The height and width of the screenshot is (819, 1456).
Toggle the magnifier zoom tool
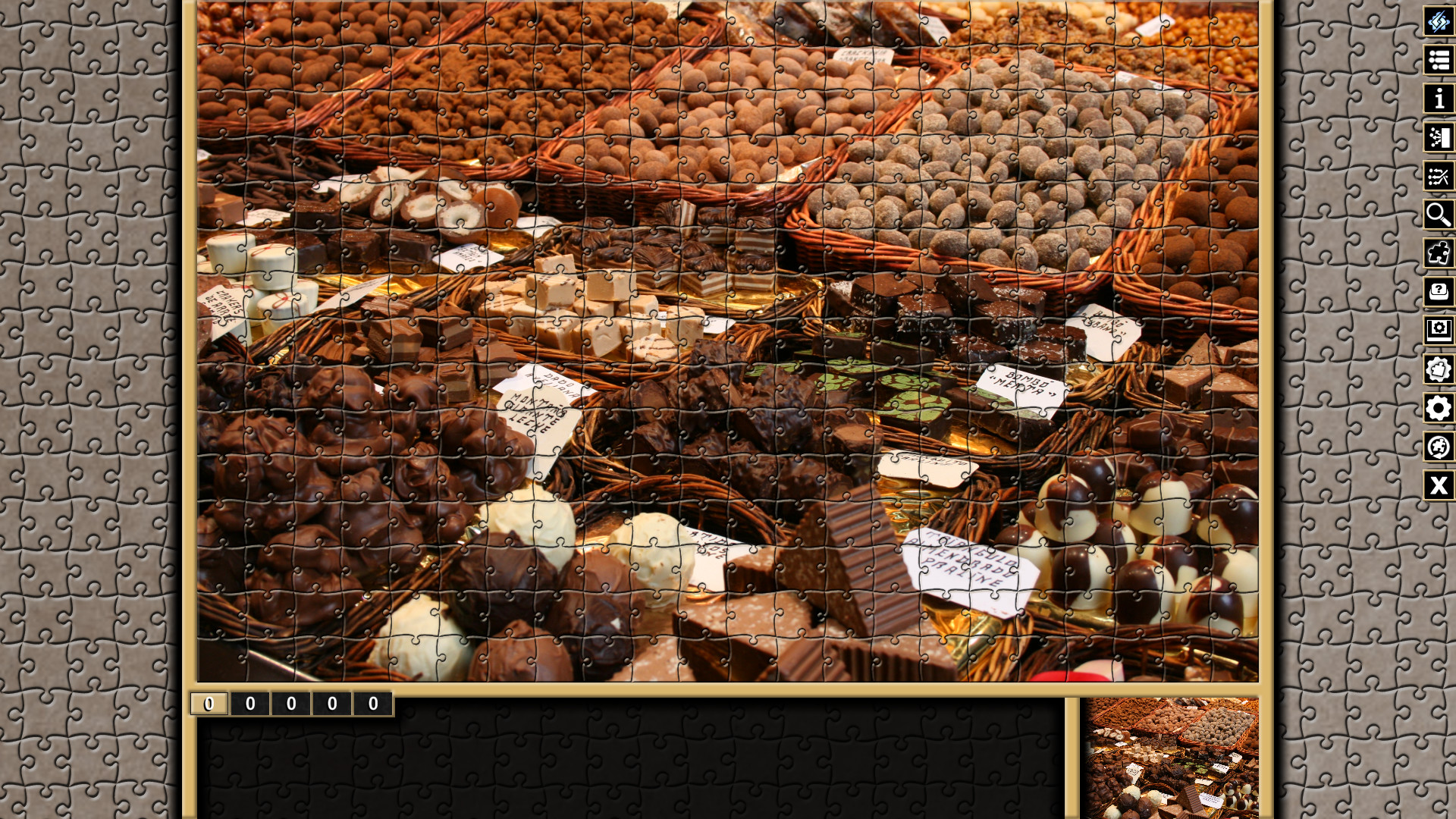pos(1438,215)
